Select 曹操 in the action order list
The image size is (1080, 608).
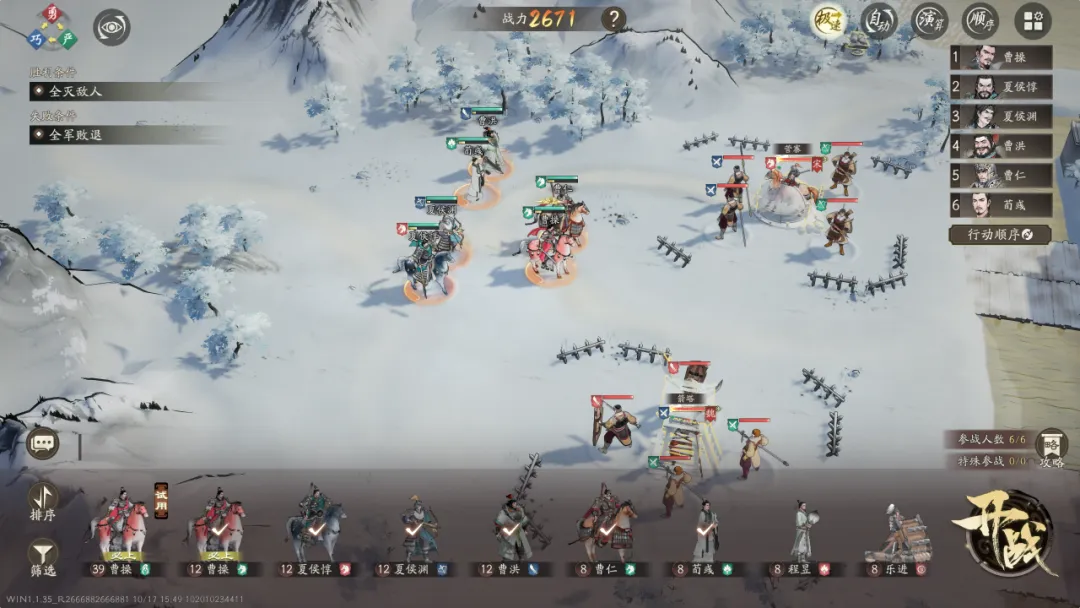coord(1000,58)
